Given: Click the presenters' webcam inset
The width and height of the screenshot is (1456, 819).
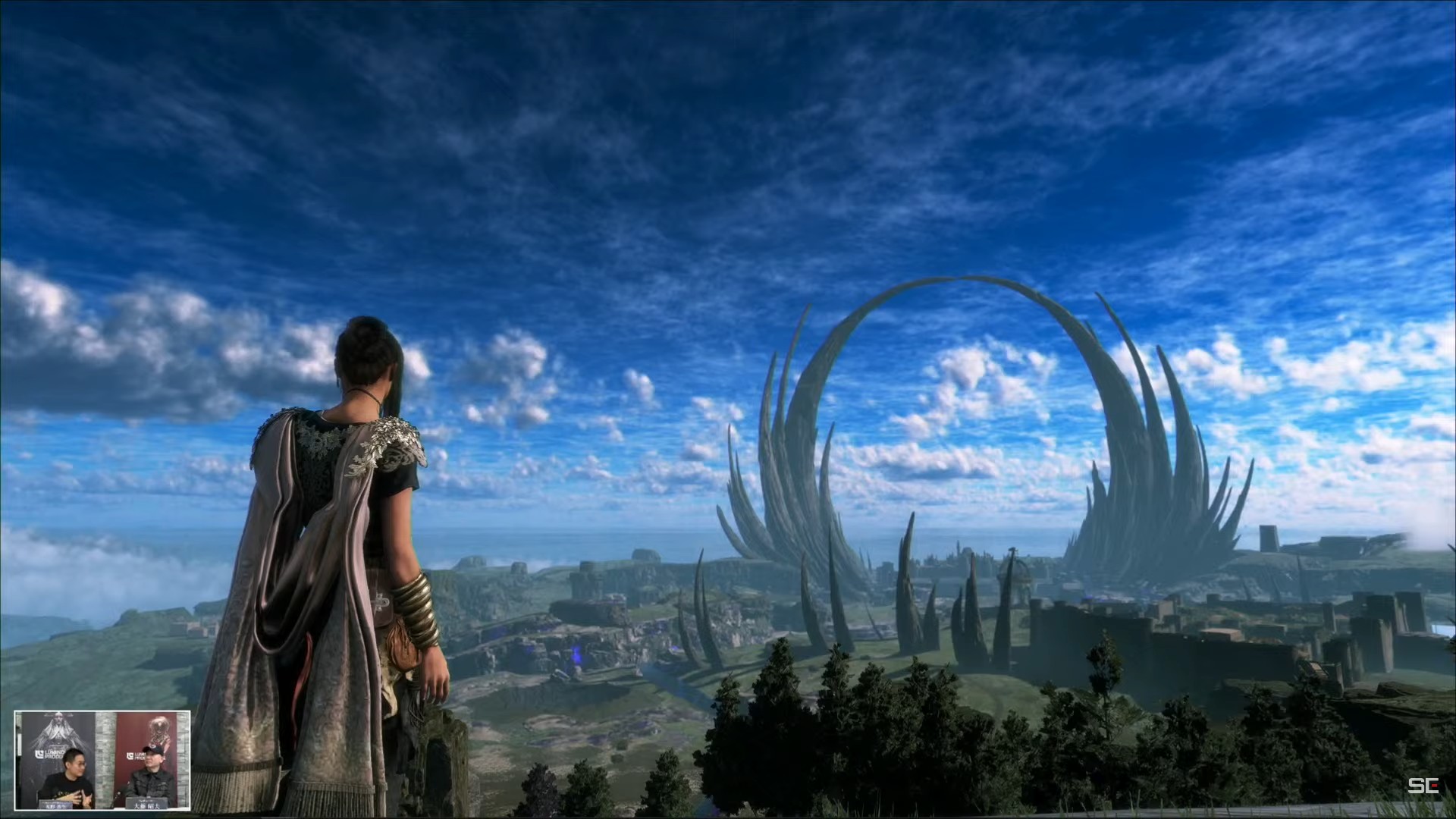Looking at the screenshot, I should point(102,761).
